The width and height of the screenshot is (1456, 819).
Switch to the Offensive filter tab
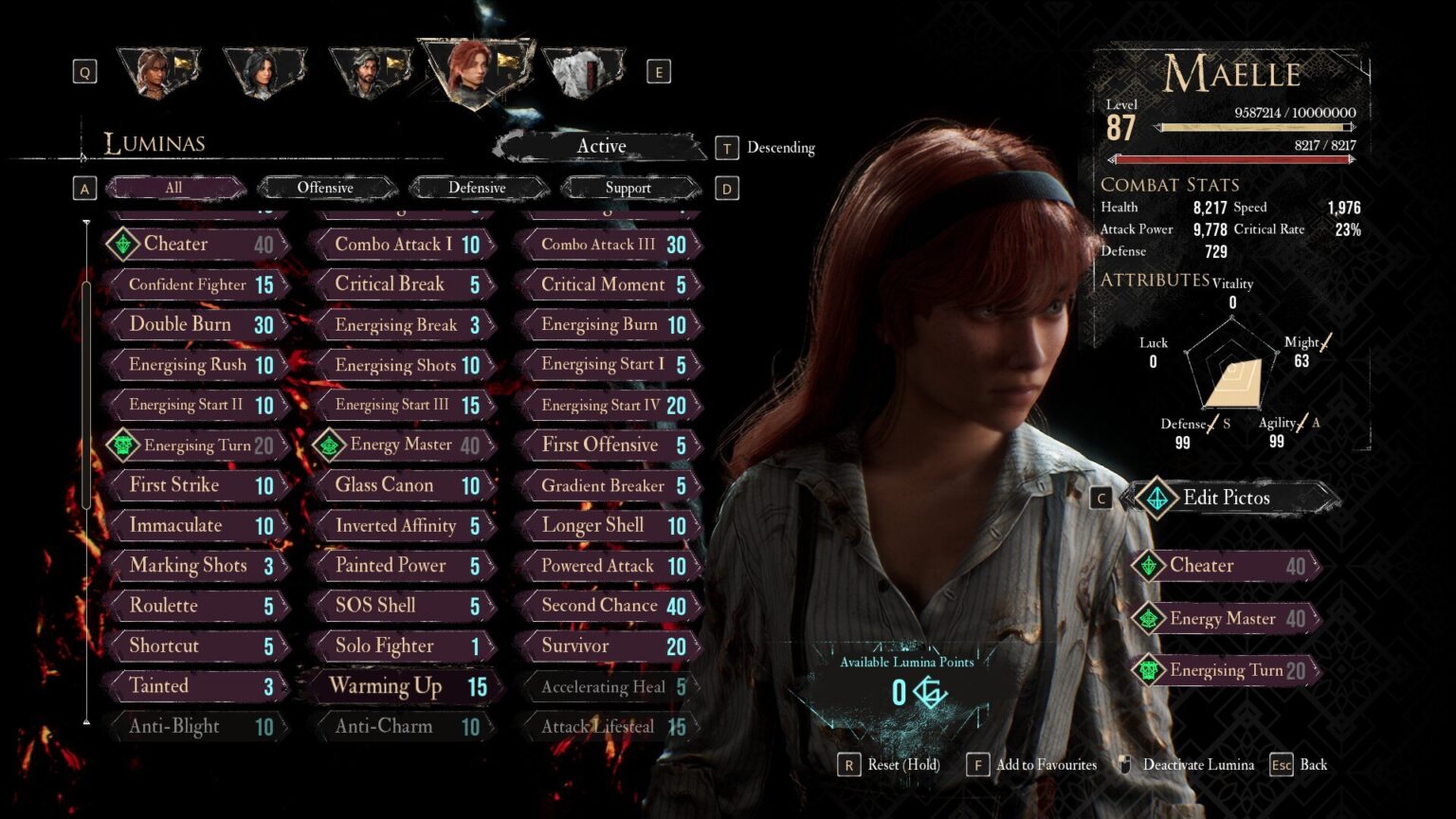pyautogui.click(x=326, y=187)
